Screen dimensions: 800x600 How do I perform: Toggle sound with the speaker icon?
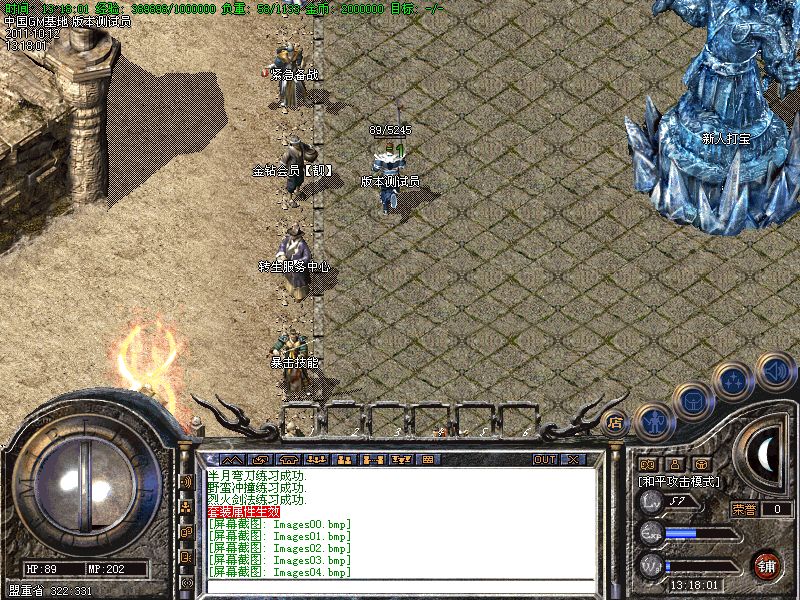pos(774,370)
